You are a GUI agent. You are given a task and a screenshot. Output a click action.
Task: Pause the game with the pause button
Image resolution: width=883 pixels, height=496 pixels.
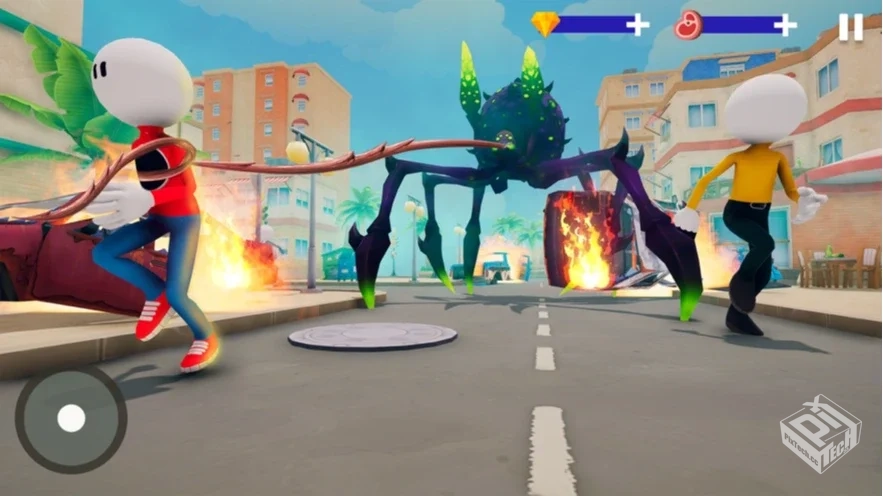tap(850, 27)
